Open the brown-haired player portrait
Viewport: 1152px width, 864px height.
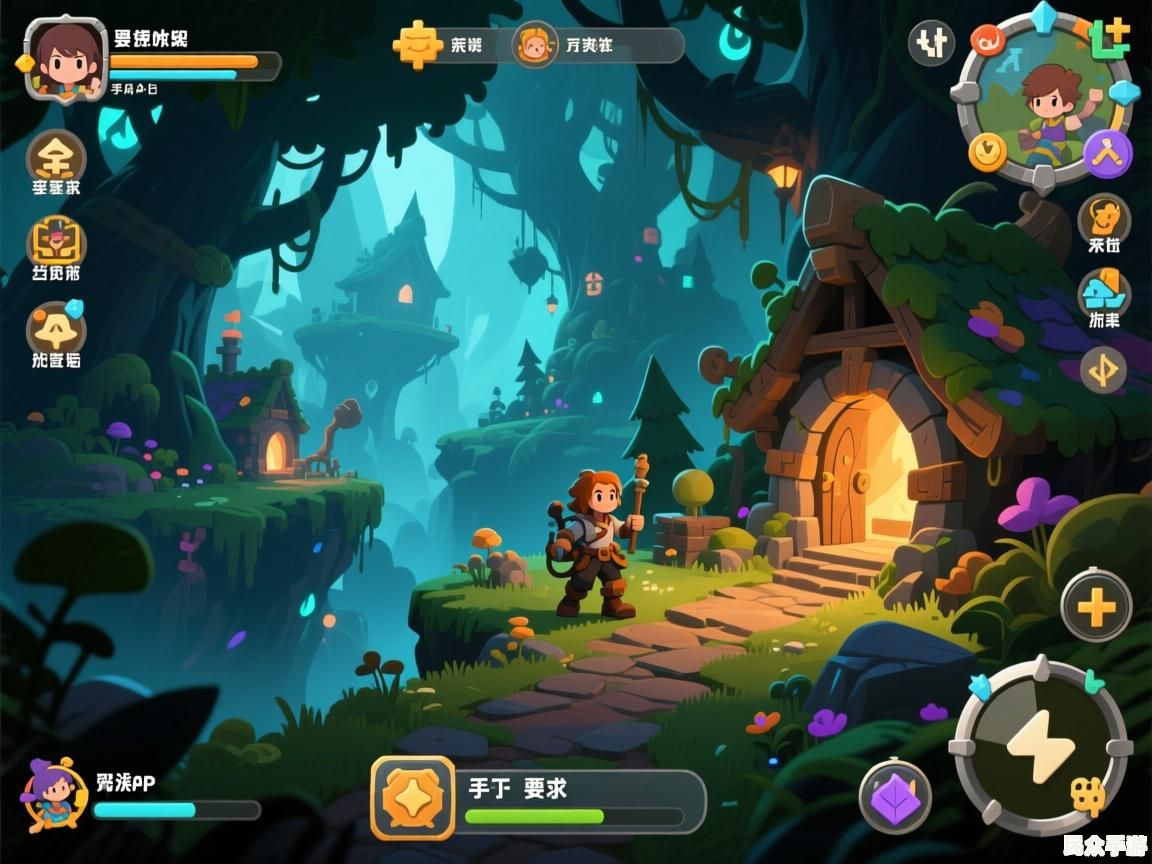(65, 58)
